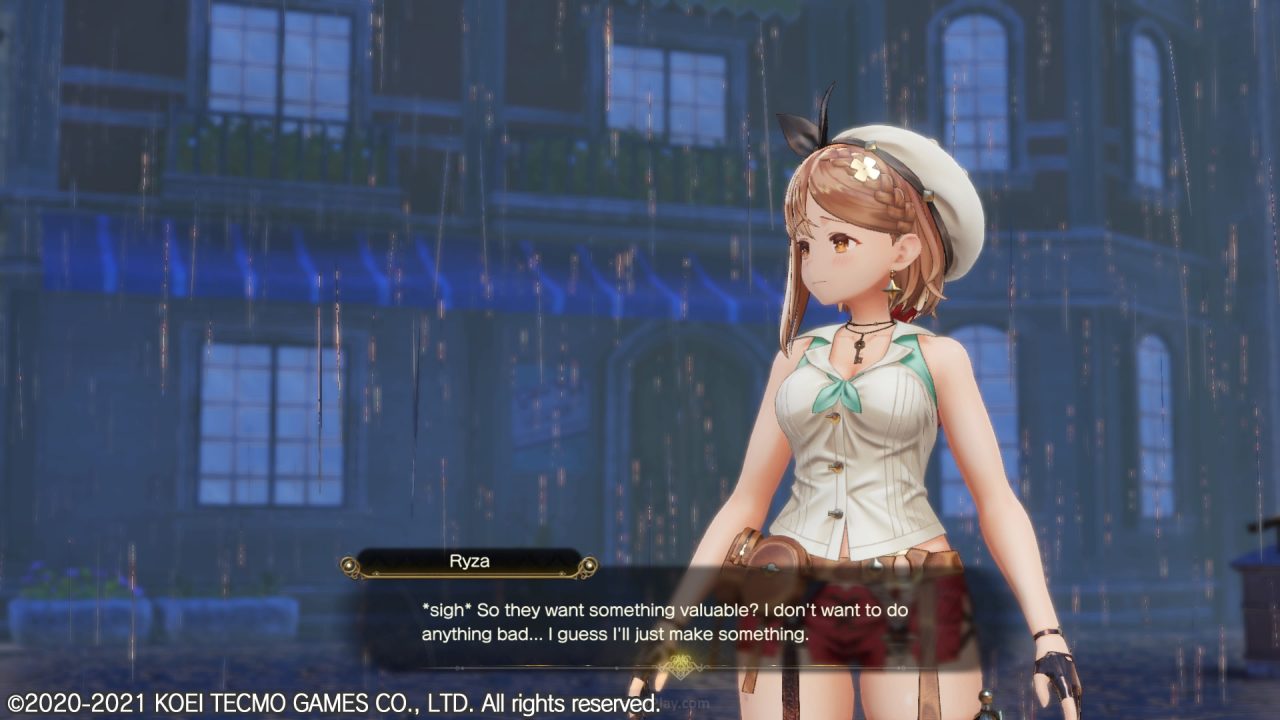The height and width of the screenshot is (720, 1280).
Task: Advance dialogue using the golden continue ornament
Action: 683,666
